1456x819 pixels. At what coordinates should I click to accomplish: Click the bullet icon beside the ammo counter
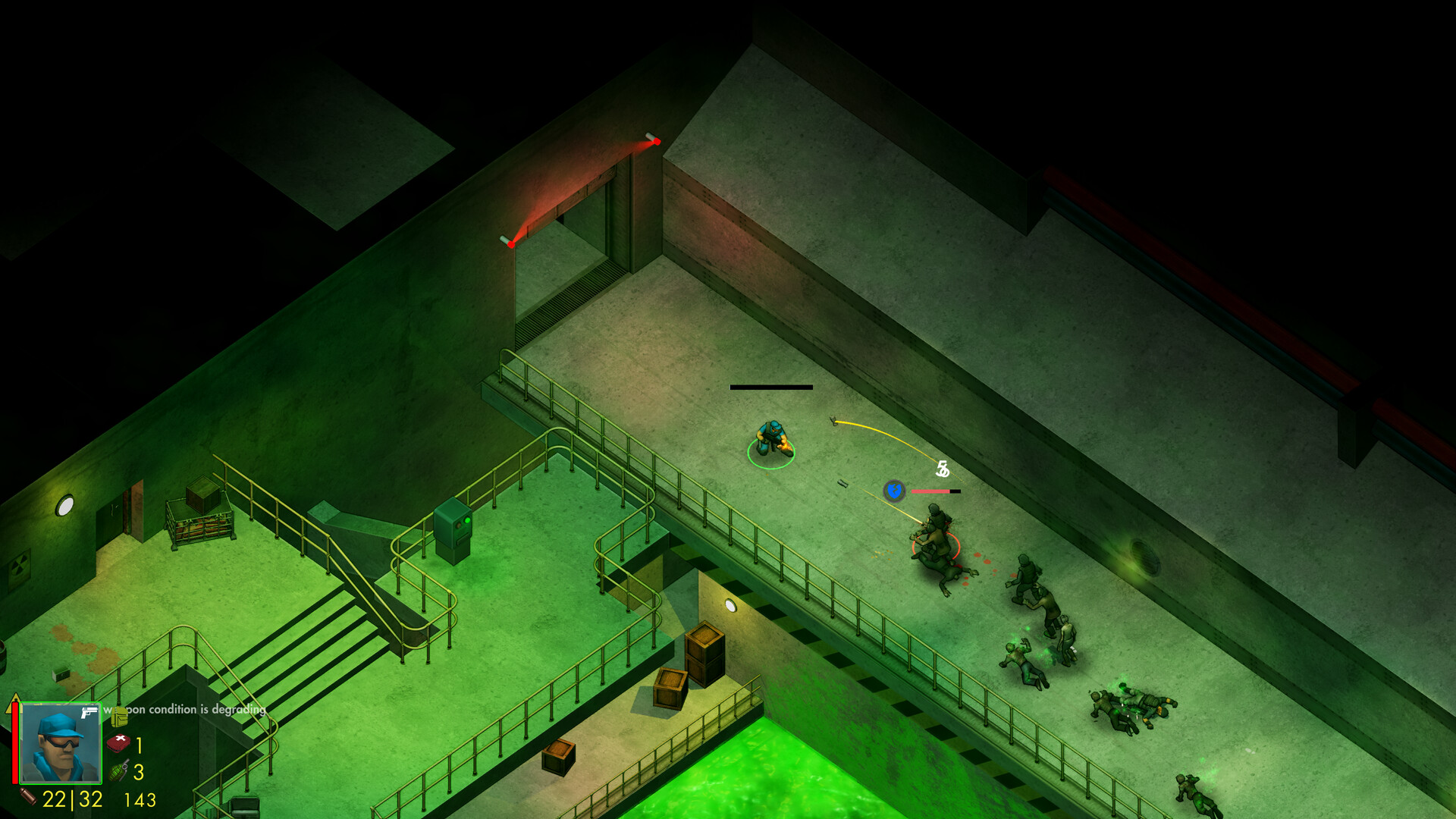(x=27, y=796)
